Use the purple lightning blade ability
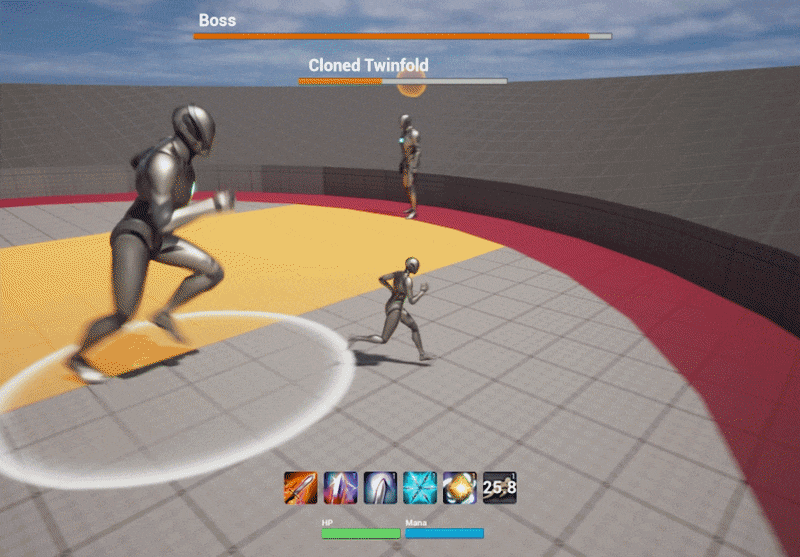Screen dimensions: 800x557 point(340,488)
